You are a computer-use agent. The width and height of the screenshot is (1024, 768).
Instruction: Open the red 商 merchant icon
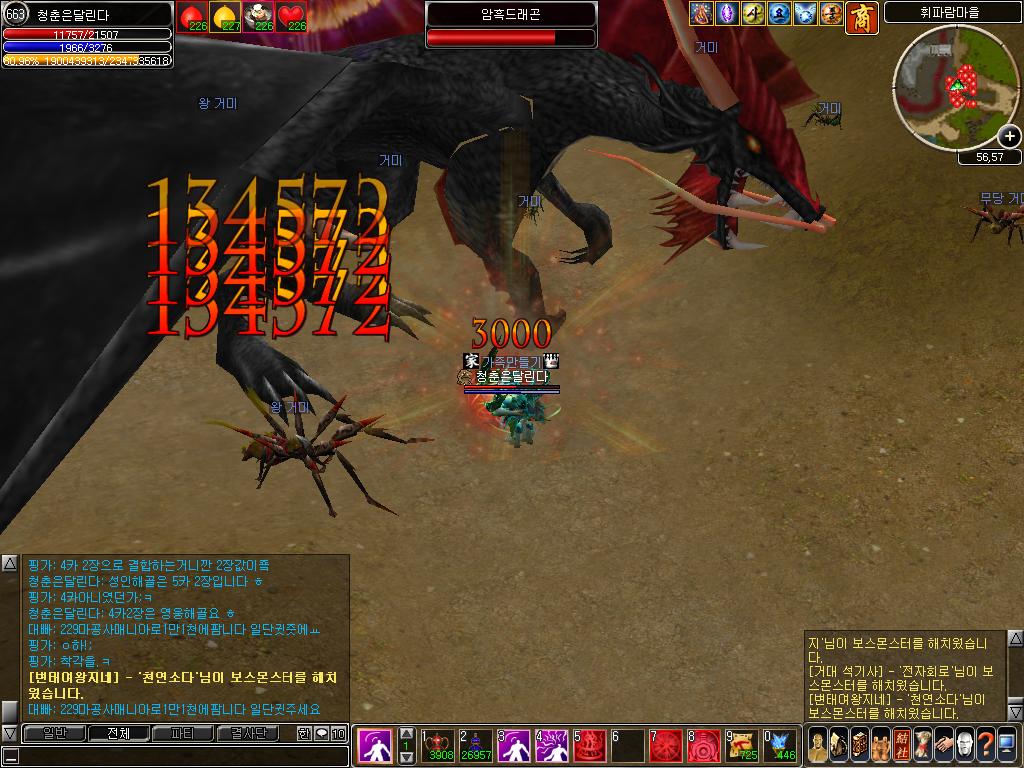tap(861, 16)
